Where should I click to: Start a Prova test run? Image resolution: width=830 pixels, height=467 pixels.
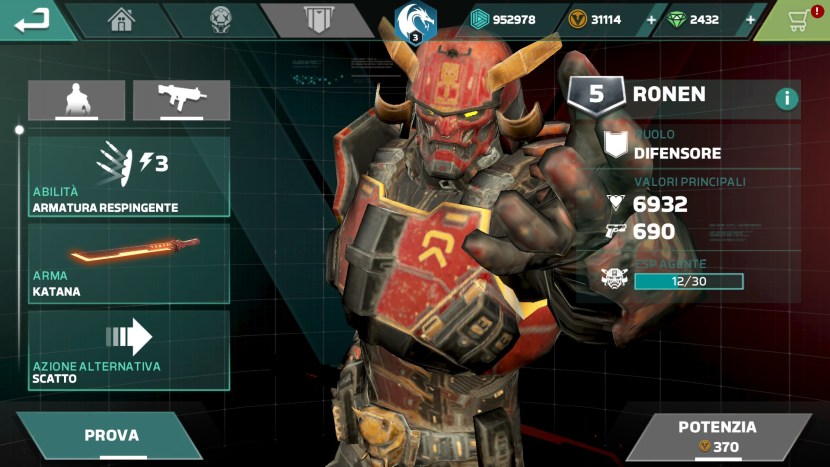[x=111, y=436]
